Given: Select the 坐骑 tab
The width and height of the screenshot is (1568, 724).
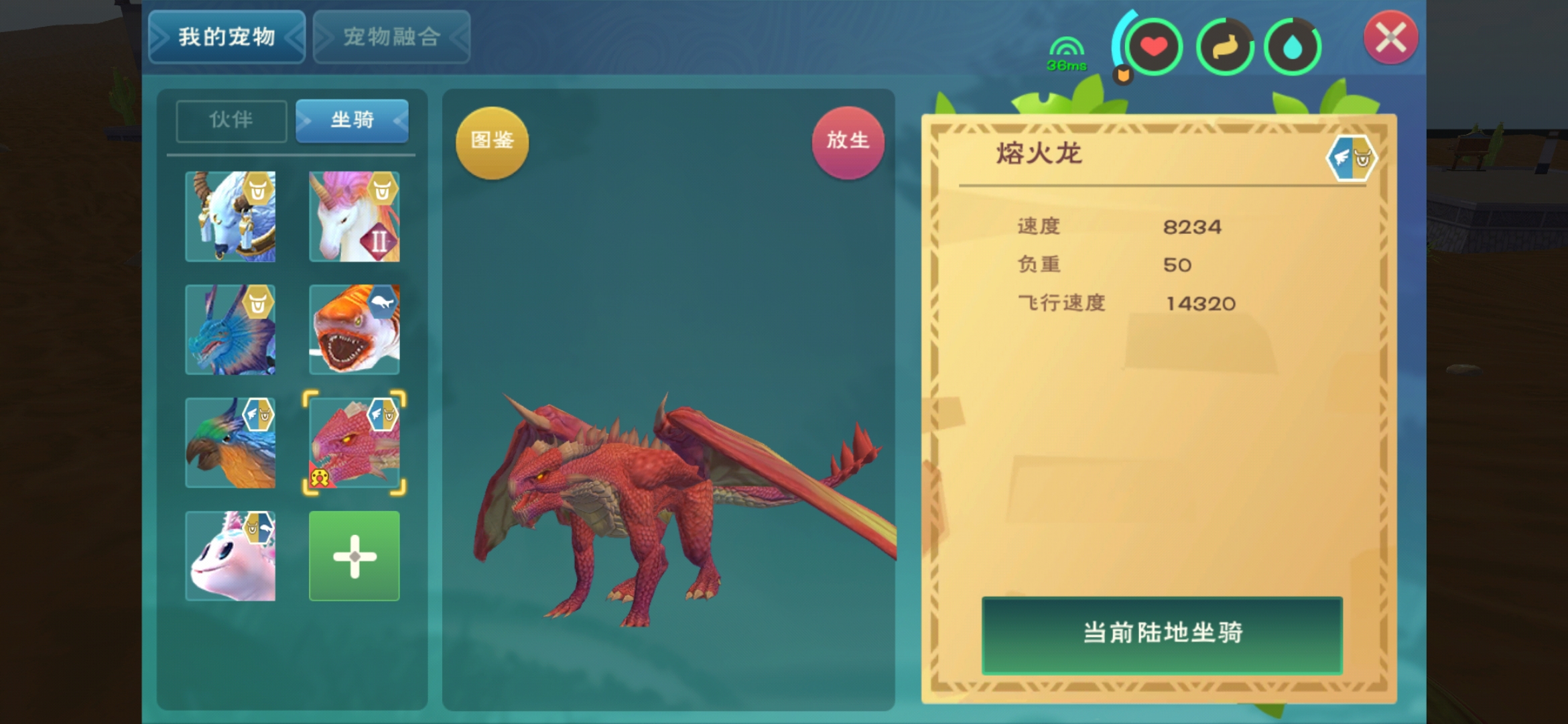Looking at the screenshot, I should (353, 121).
